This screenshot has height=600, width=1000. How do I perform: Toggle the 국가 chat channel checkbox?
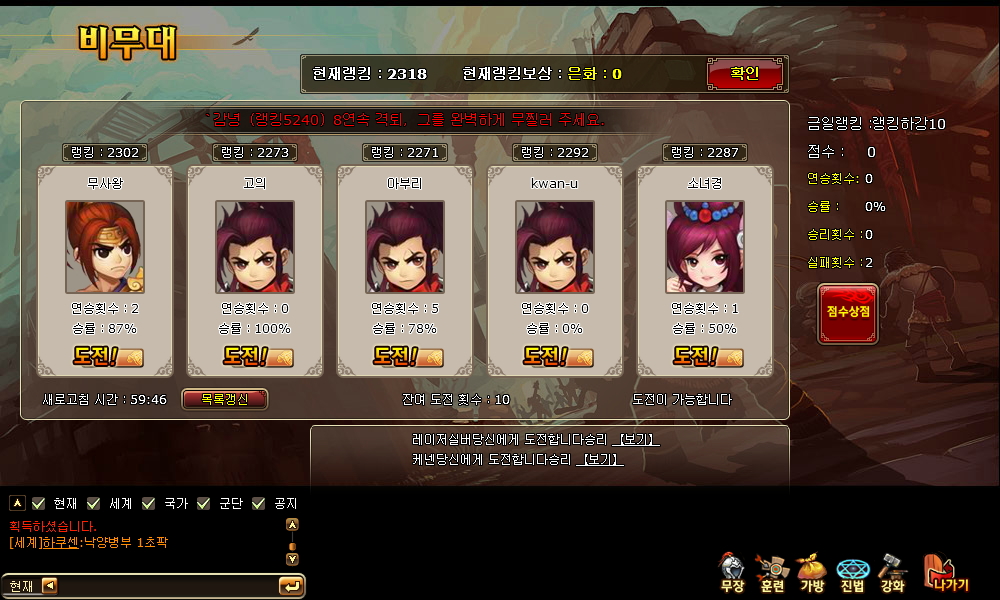149,503
